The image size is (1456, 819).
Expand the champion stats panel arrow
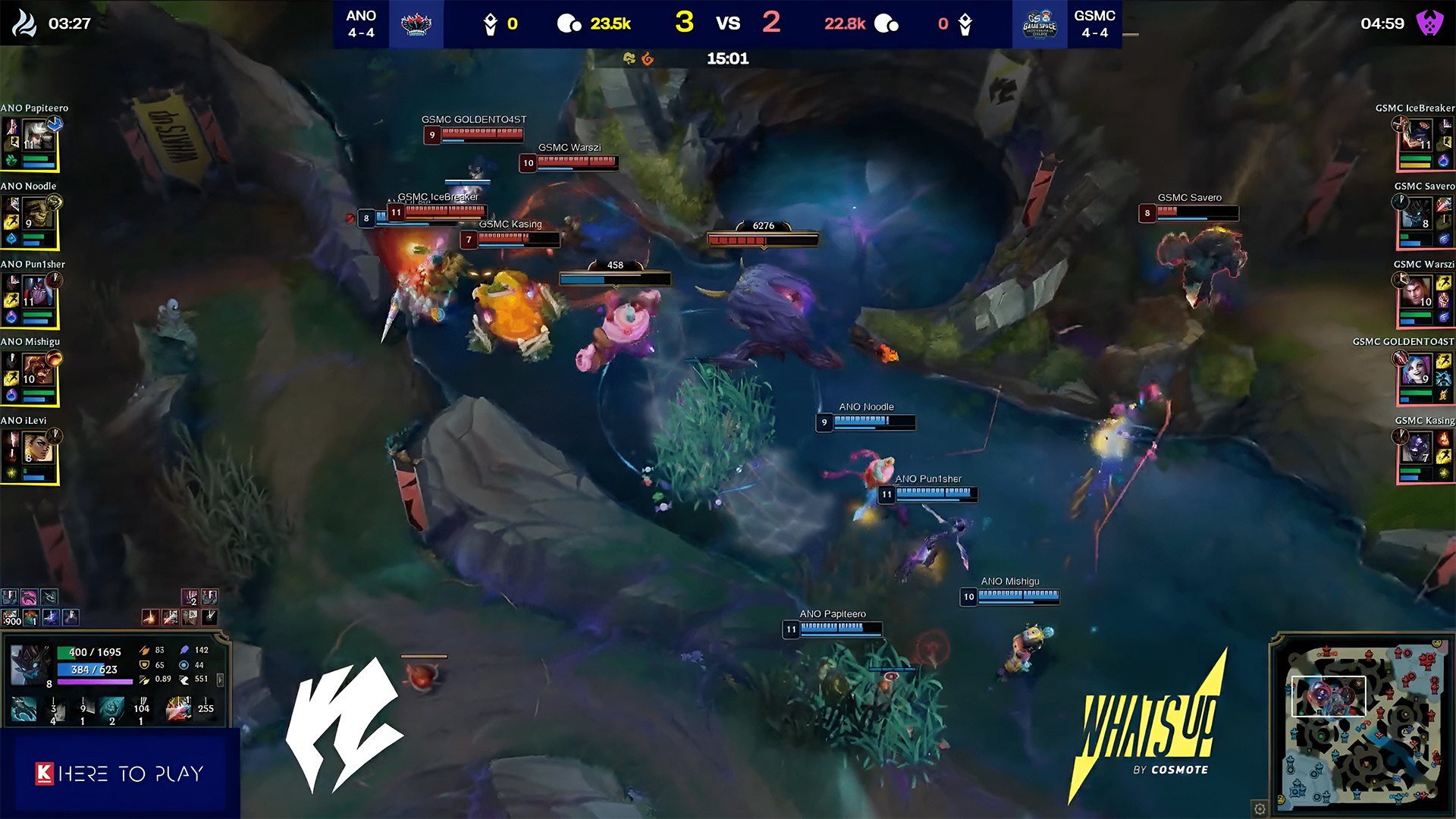(220, 680)
